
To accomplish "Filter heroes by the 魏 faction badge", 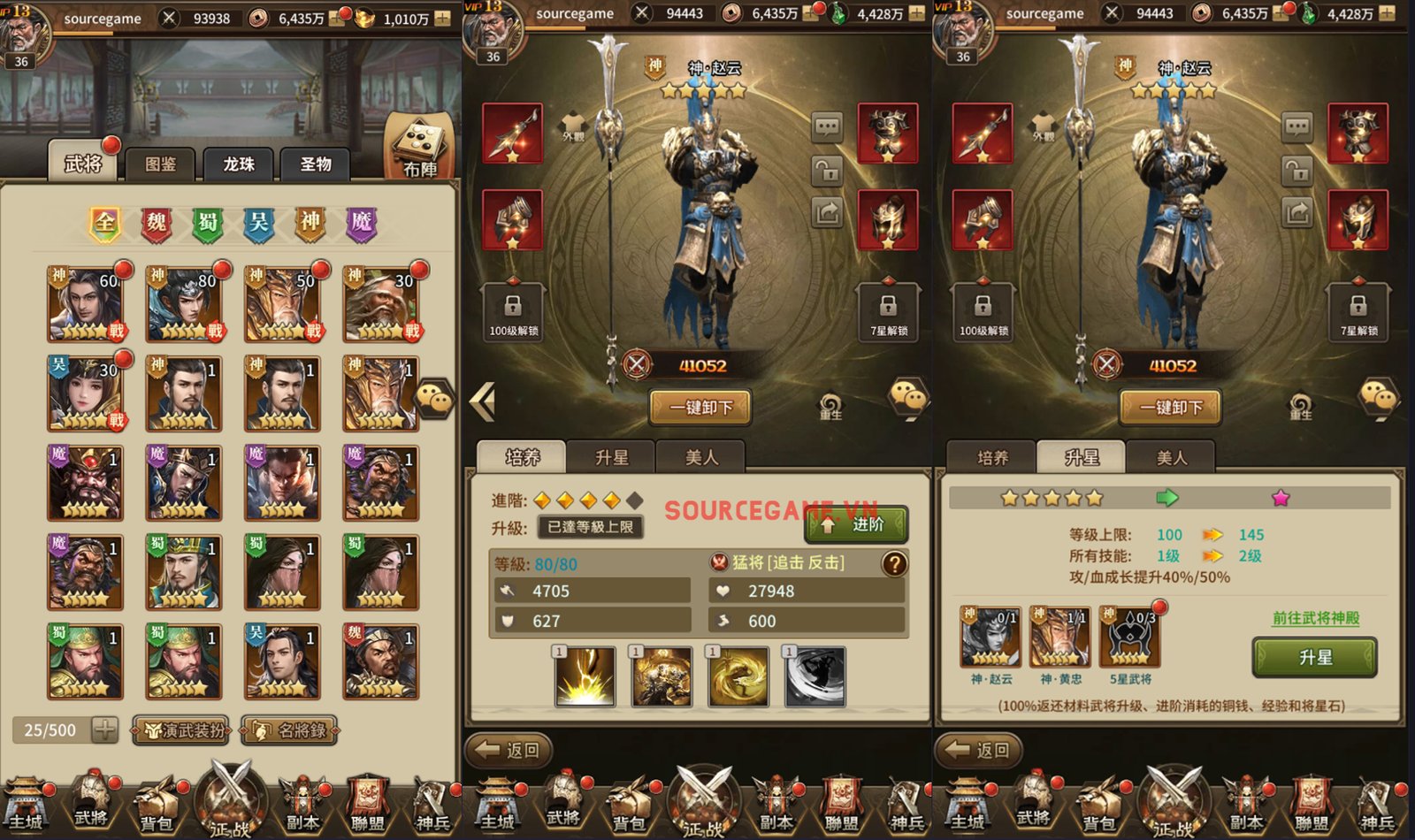I will (157, 223).
